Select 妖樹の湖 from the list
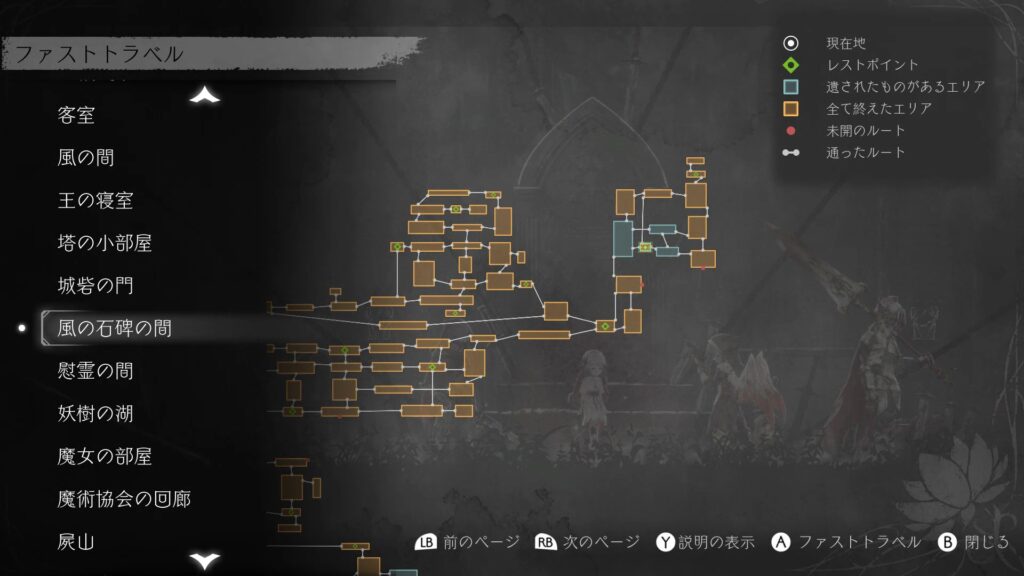Image resolution: width=1024 pixels, height=576 pixels. coord(95,413)
